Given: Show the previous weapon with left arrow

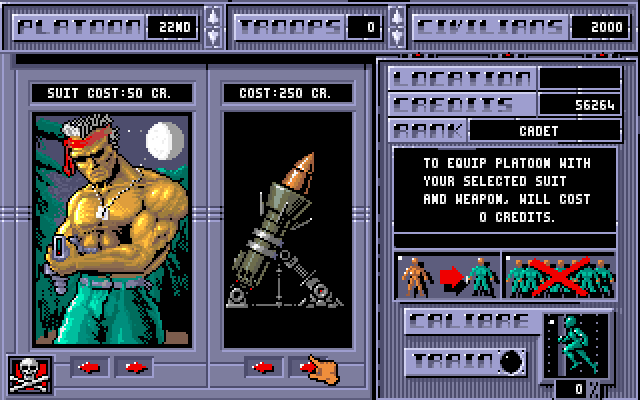Looking at the screenshot, I should click(262, 367).
